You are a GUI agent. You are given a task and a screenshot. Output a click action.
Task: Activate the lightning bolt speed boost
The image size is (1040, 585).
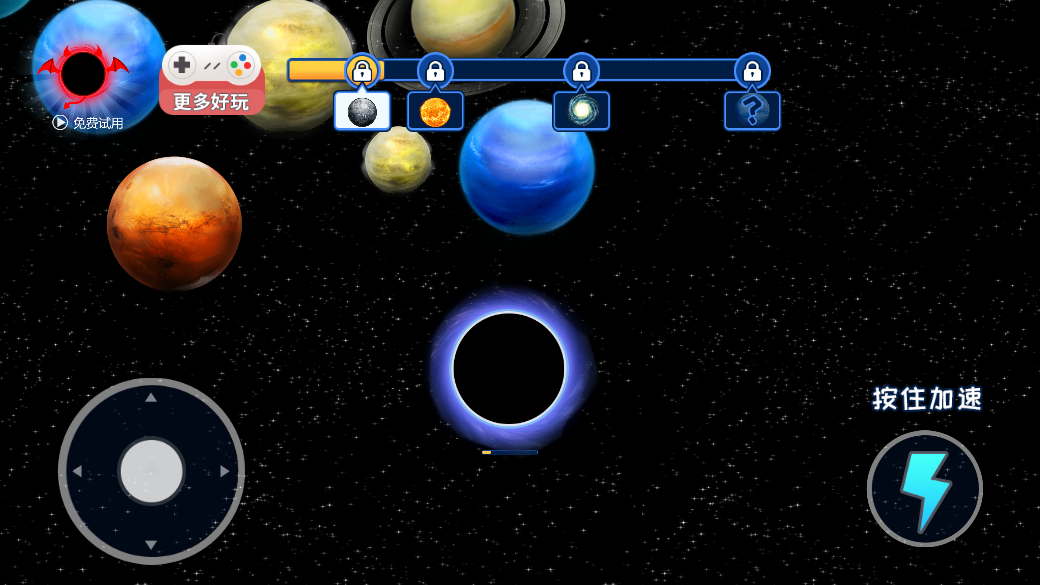924,489
